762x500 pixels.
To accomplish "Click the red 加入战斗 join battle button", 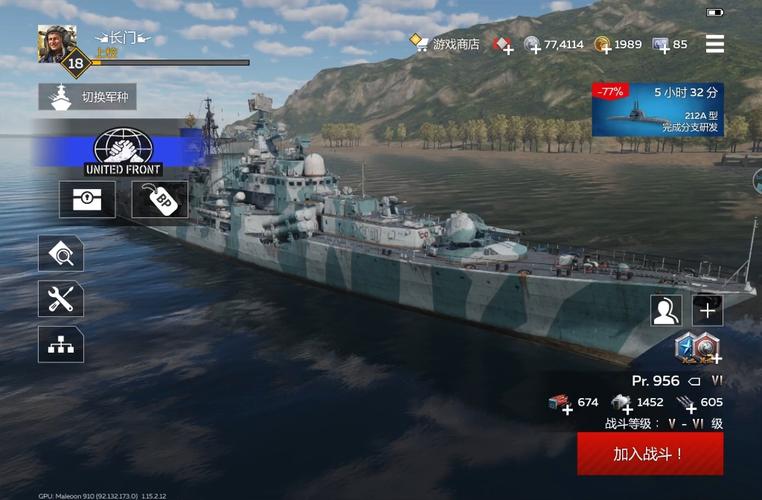I will tap(649, 453).
